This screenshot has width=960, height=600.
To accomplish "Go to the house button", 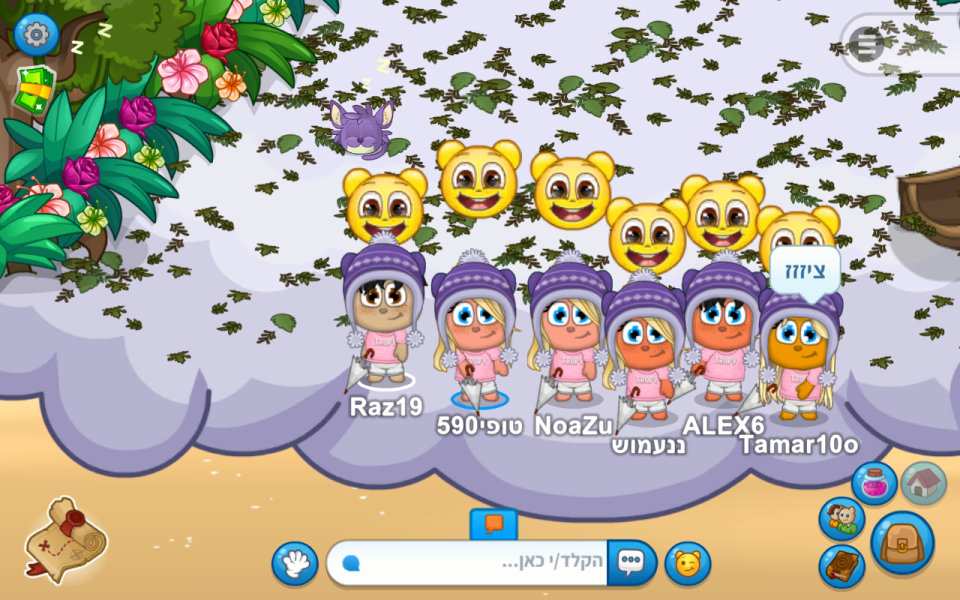I will click(x=923, y=483).
